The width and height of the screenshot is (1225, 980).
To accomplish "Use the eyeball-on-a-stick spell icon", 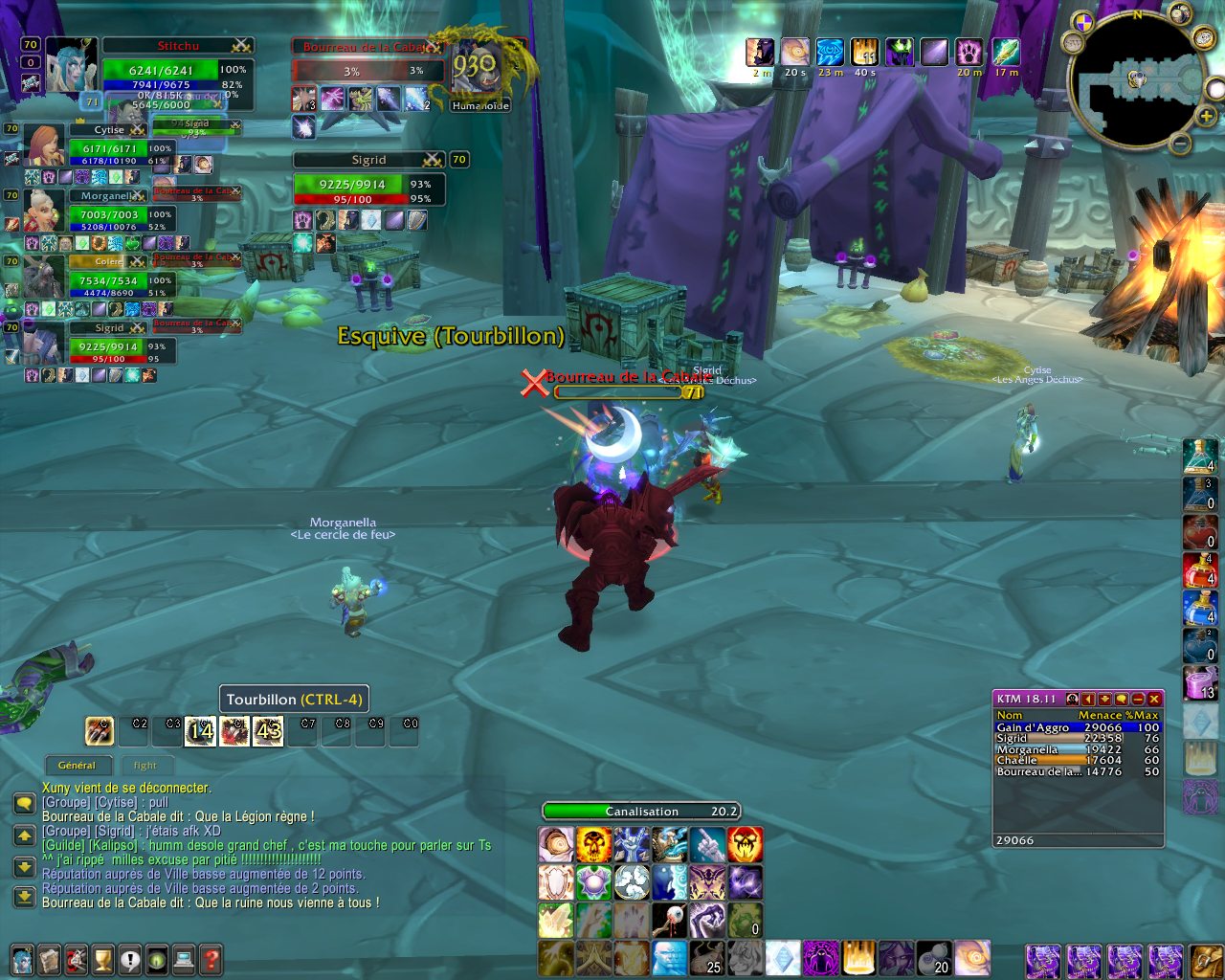I will 669,921.
